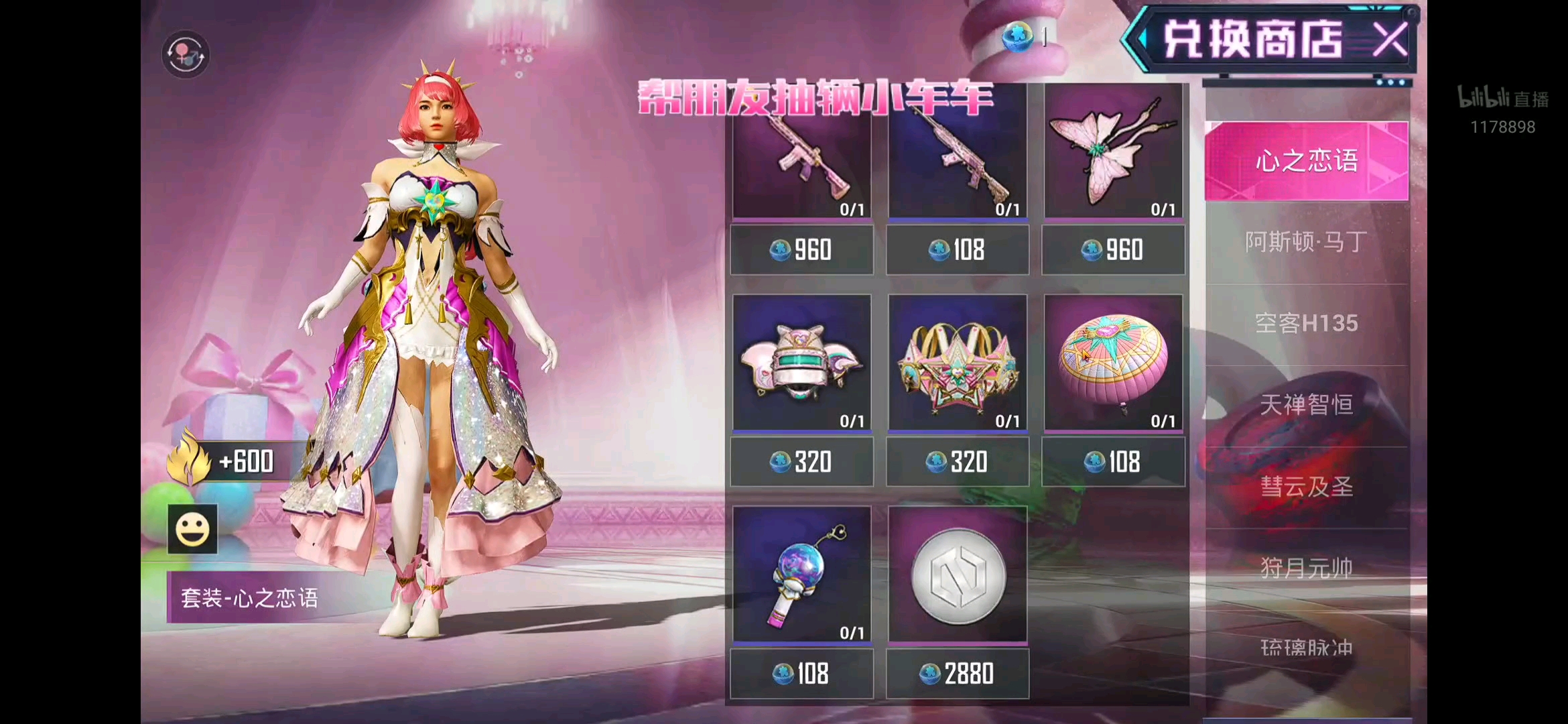
Task: Choose the pink helmet item
Action: click(x=801, y=362)
